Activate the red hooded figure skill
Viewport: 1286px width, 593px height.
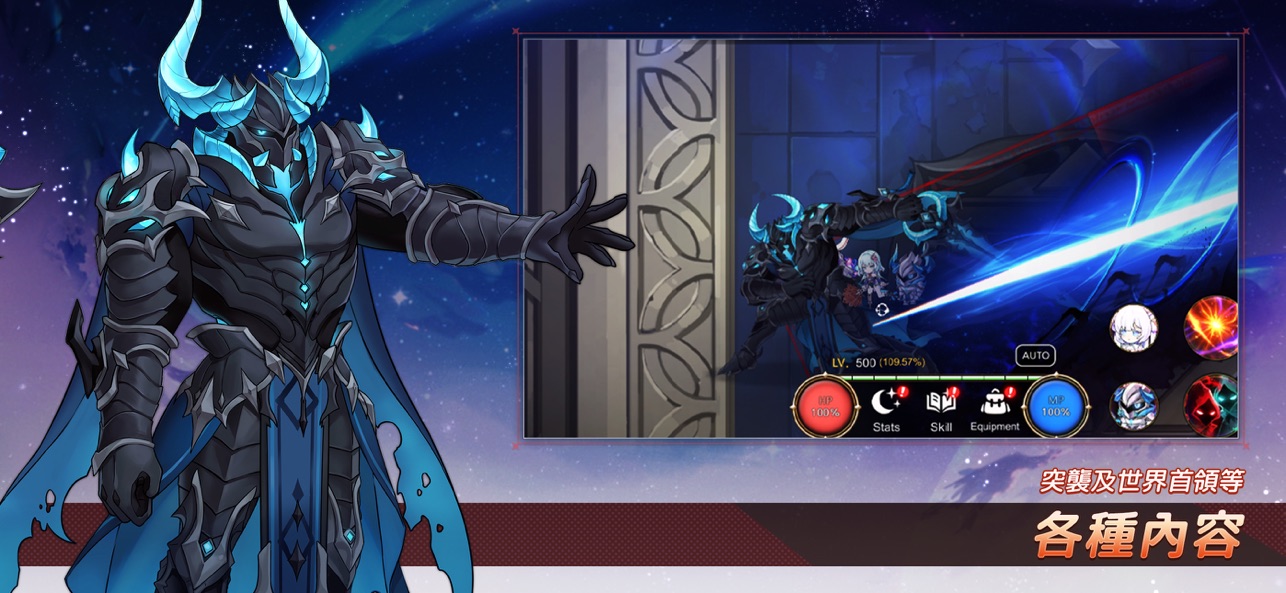pos(1211,404)
